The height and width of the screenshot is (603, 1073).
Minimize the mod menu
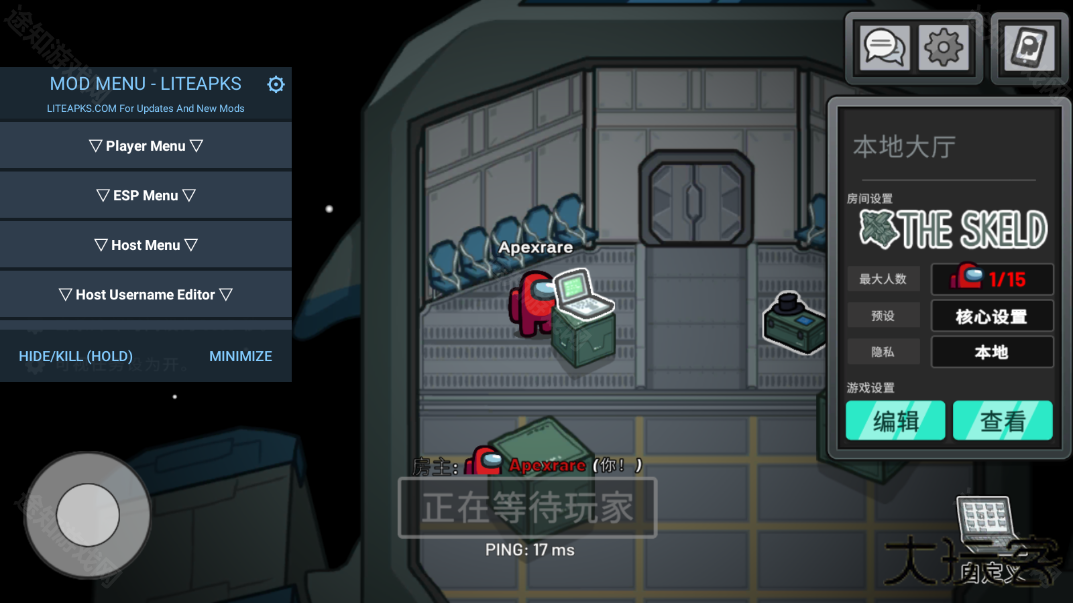coord(240,356)
